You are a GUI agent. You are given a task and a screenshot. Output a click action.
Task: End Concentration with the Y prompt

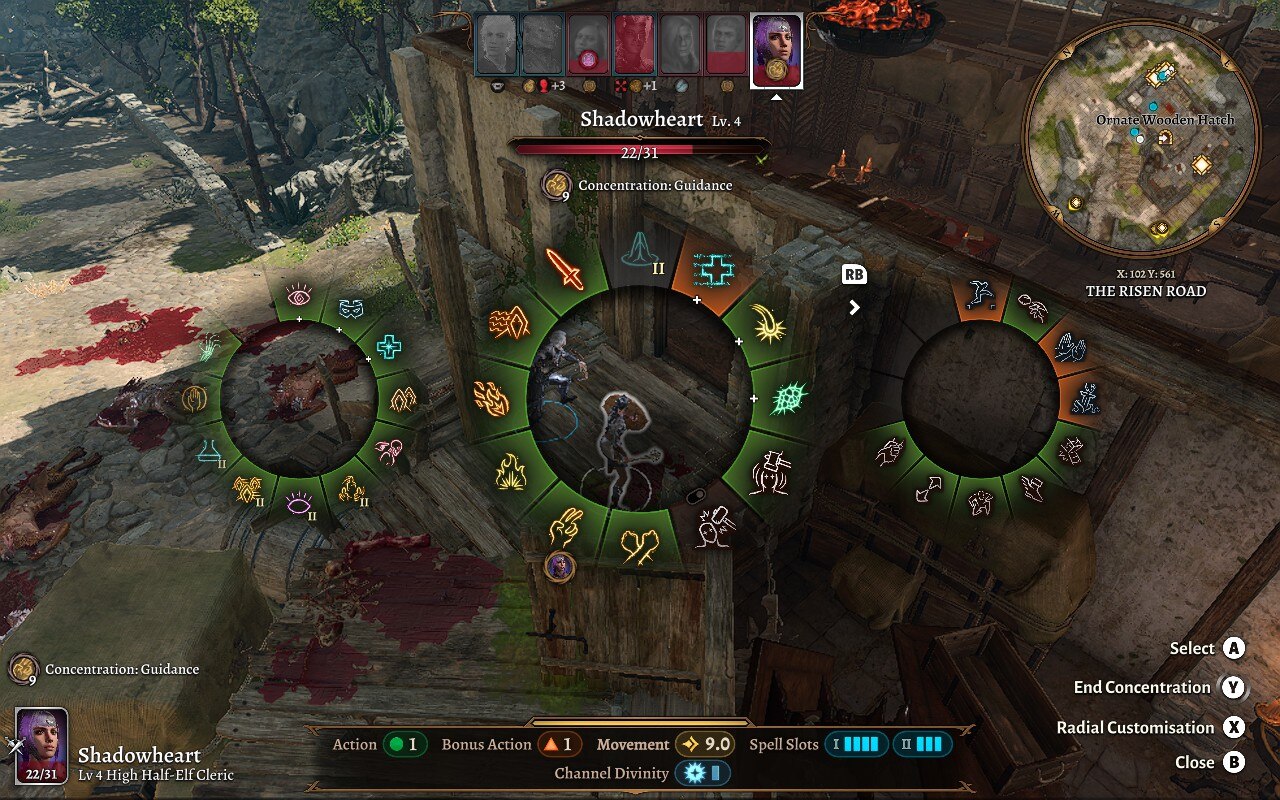(x=1233, y=687)
